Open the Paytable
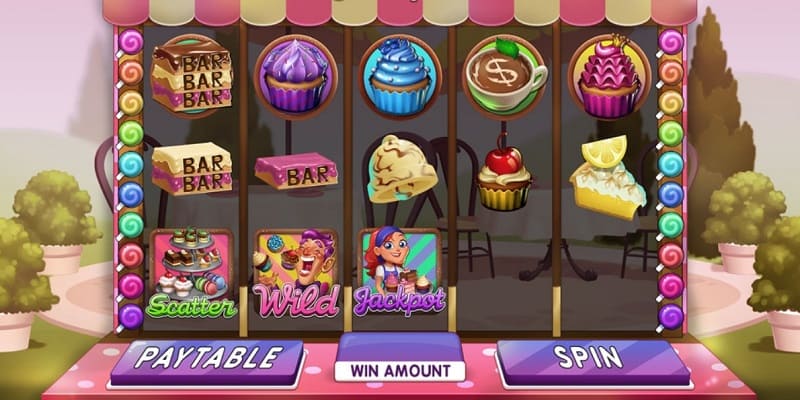 coord(206,358)
